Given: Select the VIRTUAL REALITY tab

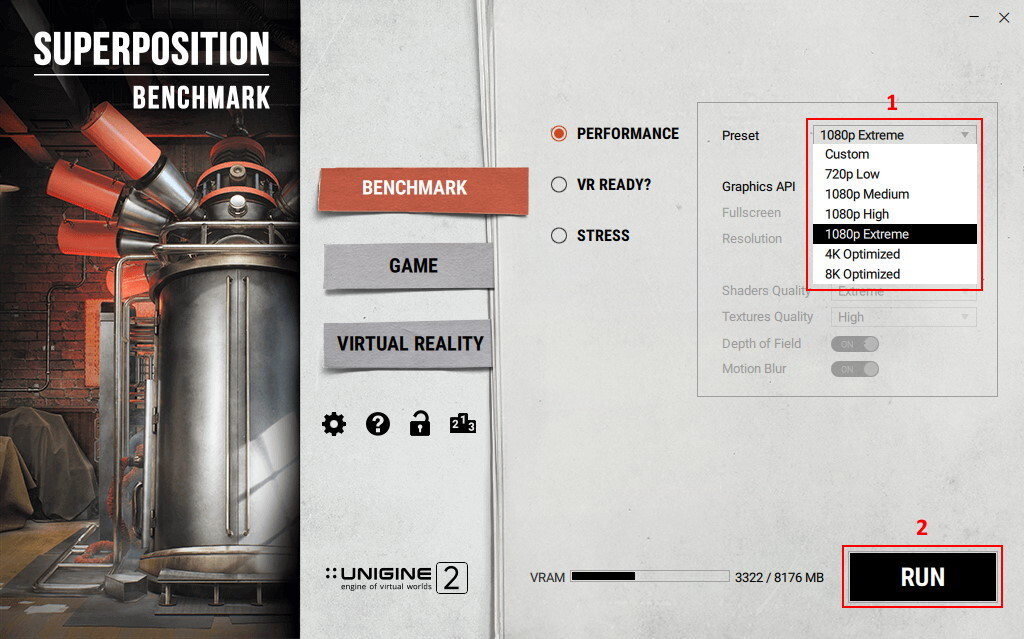Looking at the screenshot, I should pyautogui.click(x=410, y=343).
